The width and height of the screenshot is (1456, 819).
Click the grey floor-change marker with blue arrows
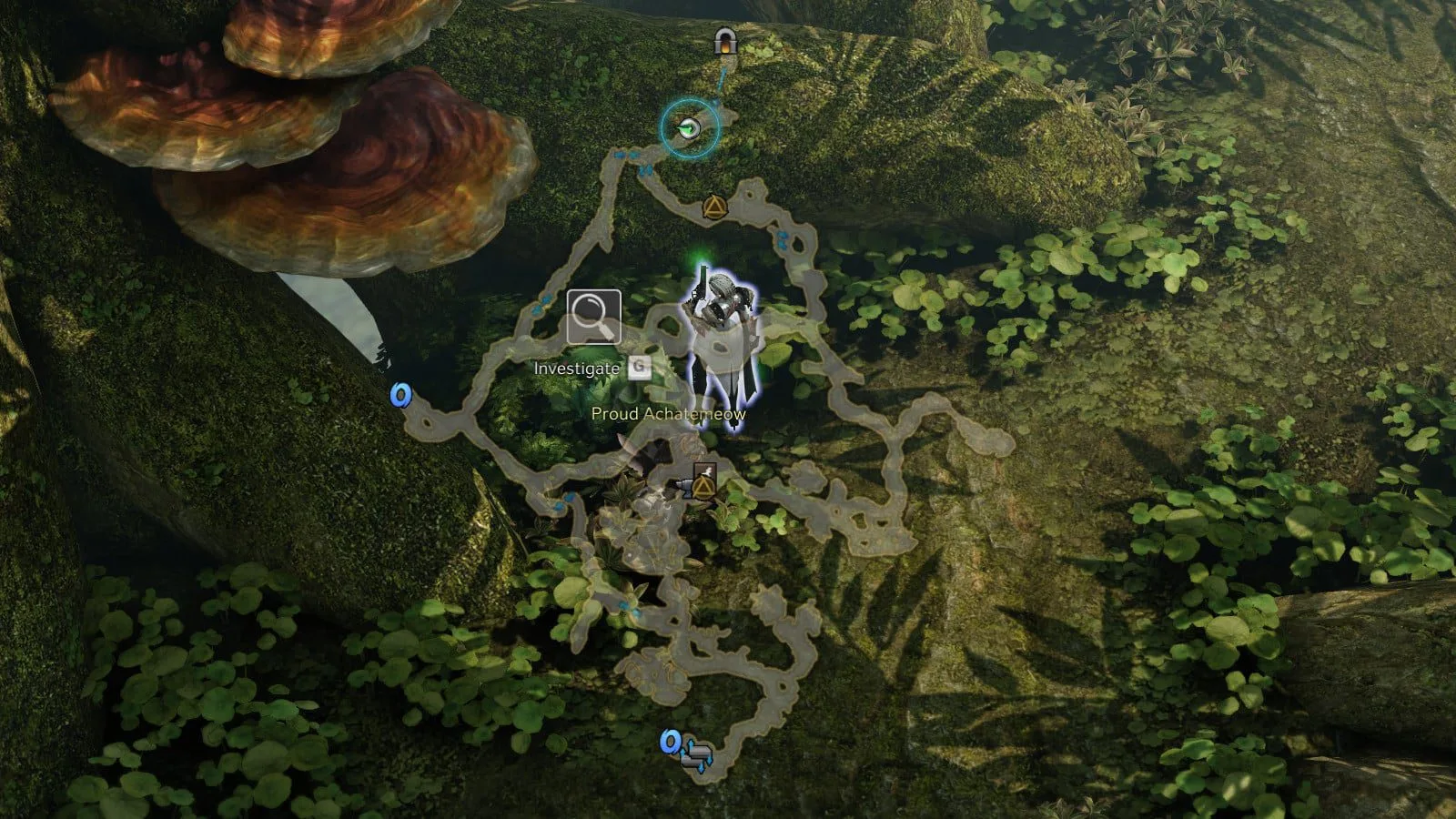pyautogui.click(x=699, y=757)
